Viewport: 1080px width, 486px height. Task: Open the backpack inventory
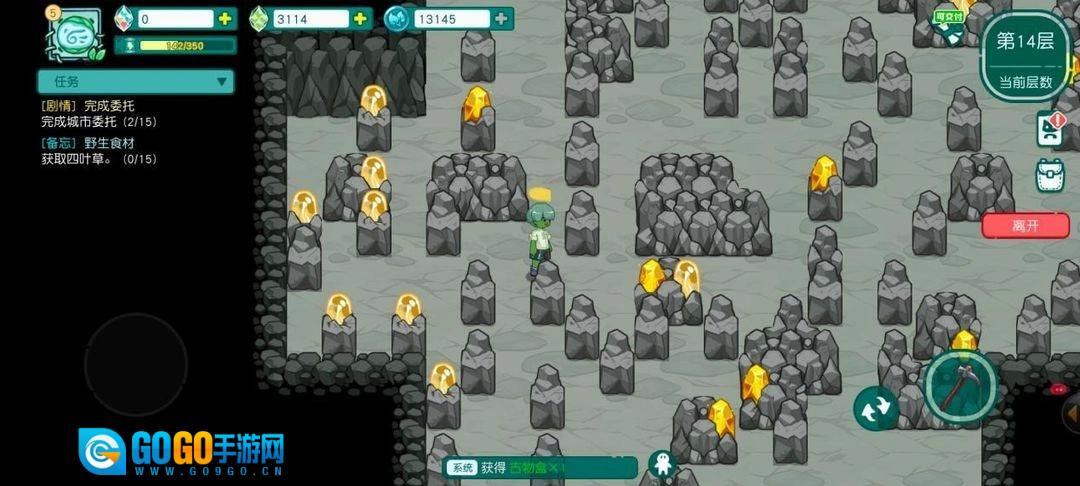point(1051,175)
